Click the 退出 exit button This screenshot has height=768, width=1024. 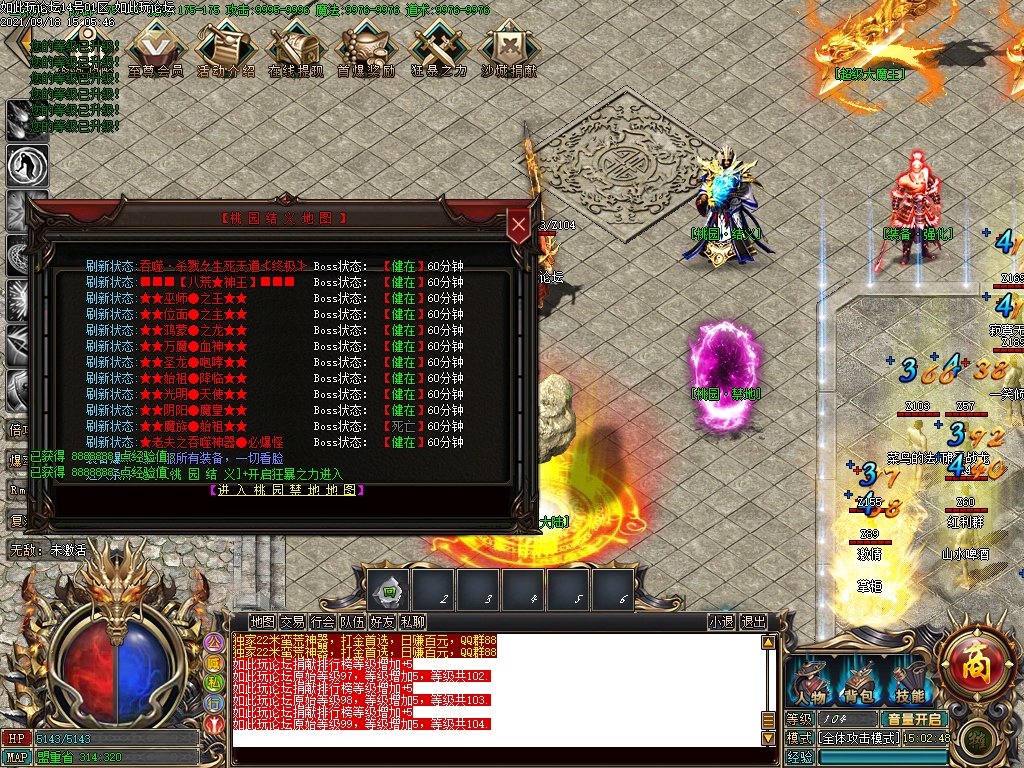pos(753,622)
